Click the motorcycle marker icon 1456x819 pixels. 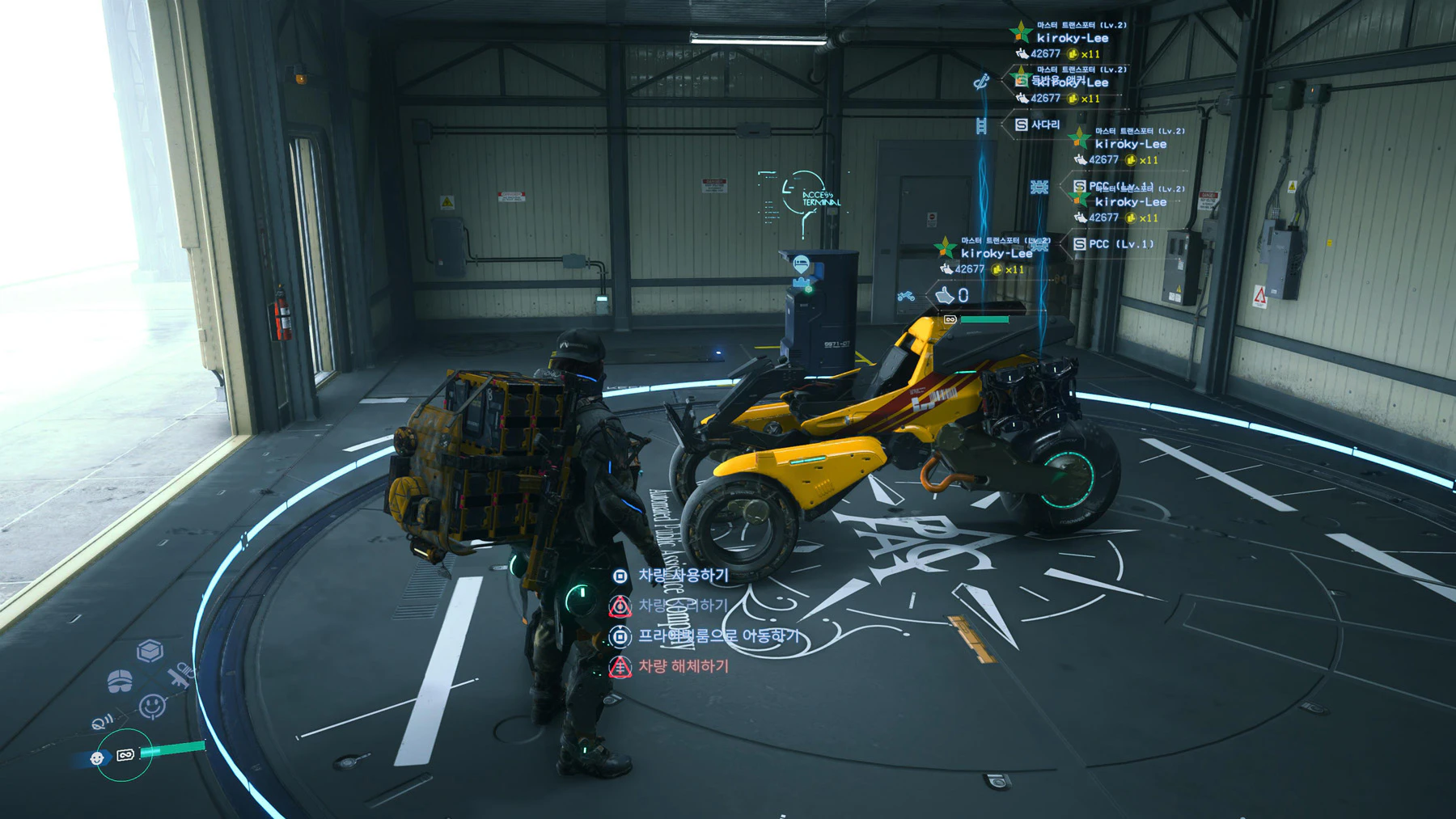(x=906, y=296)
